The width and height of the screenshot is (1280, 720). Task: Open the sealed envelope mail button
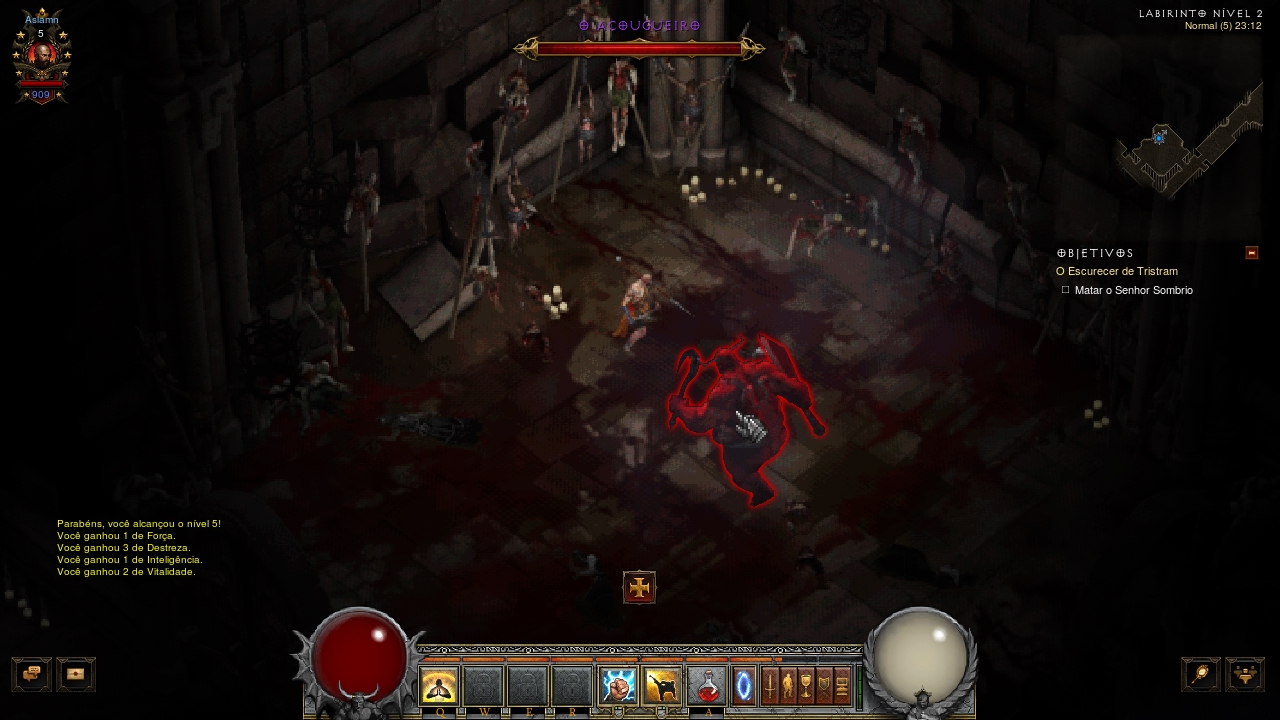coord(76,674)
